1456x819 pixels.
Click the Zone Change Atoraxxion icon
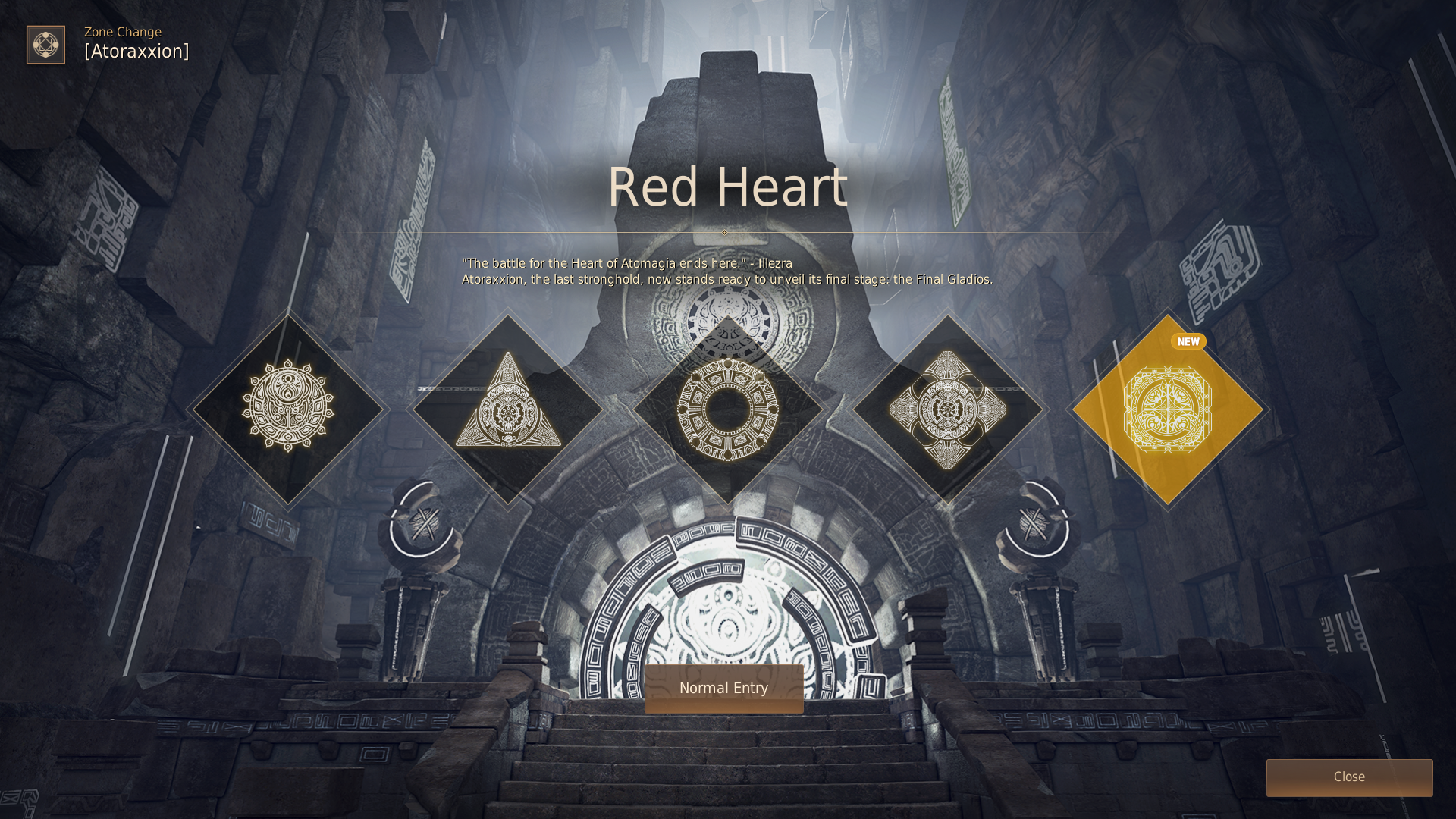click(x=45, y=45)
